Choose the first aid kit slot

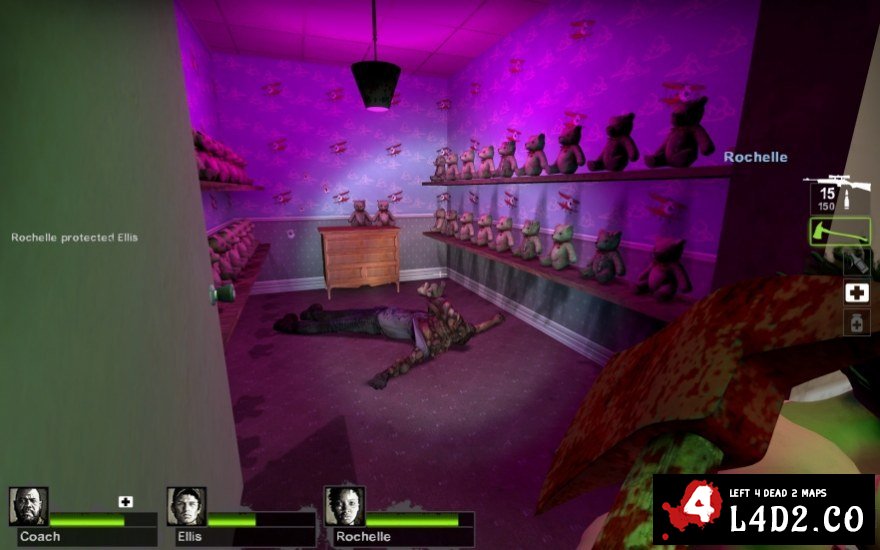coord(856,292)
